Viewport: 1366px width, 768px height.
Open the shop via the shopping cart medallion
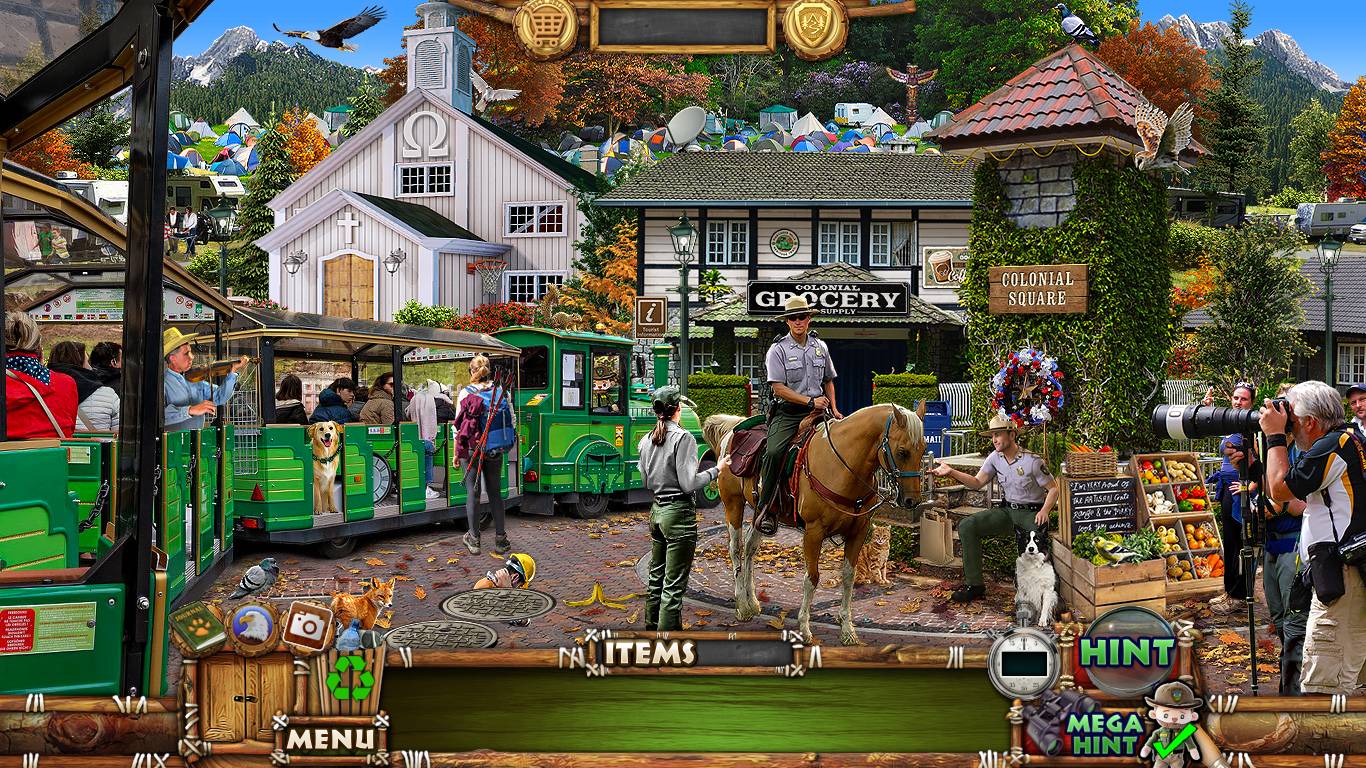coord(546,27)
